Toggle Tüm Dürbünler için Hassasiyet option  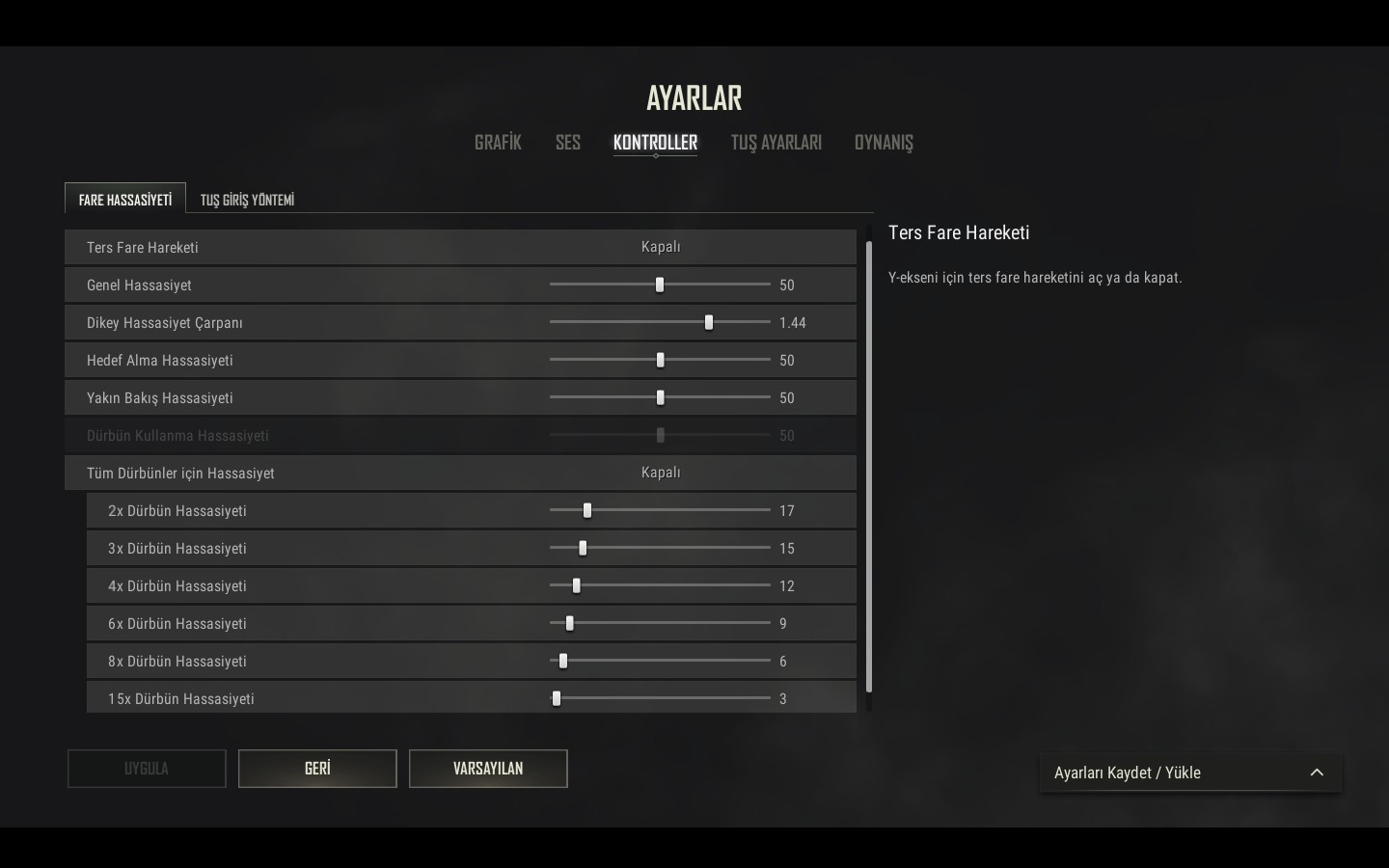pyautogui.click(x=661, y=473)
